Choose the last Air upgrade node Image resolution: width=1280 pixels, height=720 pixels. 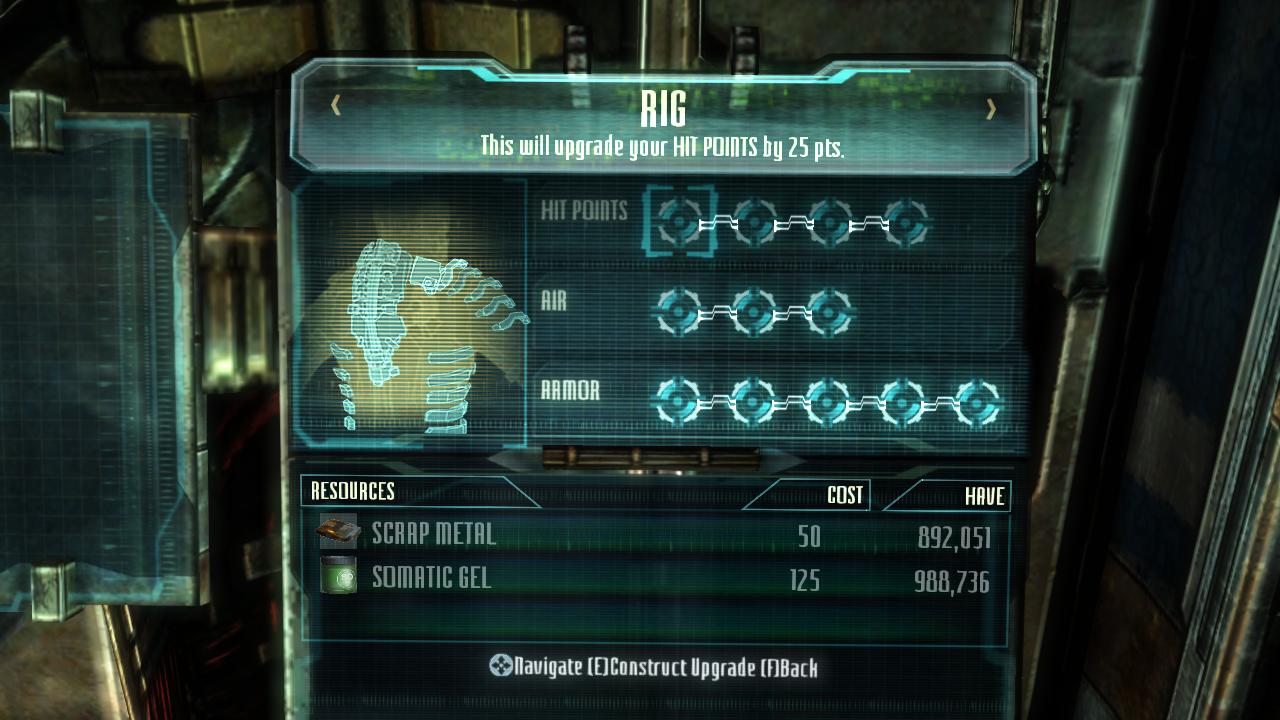pos(828,312)
